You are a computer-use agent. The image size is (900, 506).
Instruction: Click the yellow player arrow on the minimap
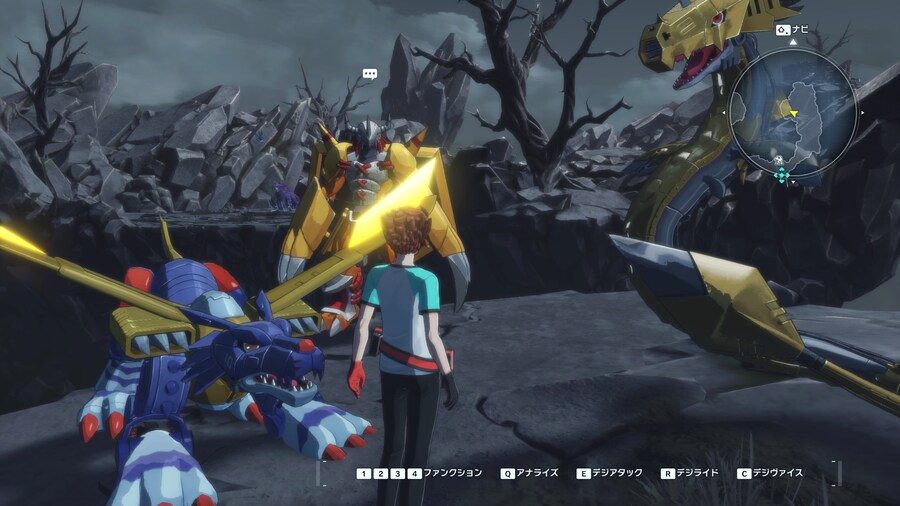793,113
